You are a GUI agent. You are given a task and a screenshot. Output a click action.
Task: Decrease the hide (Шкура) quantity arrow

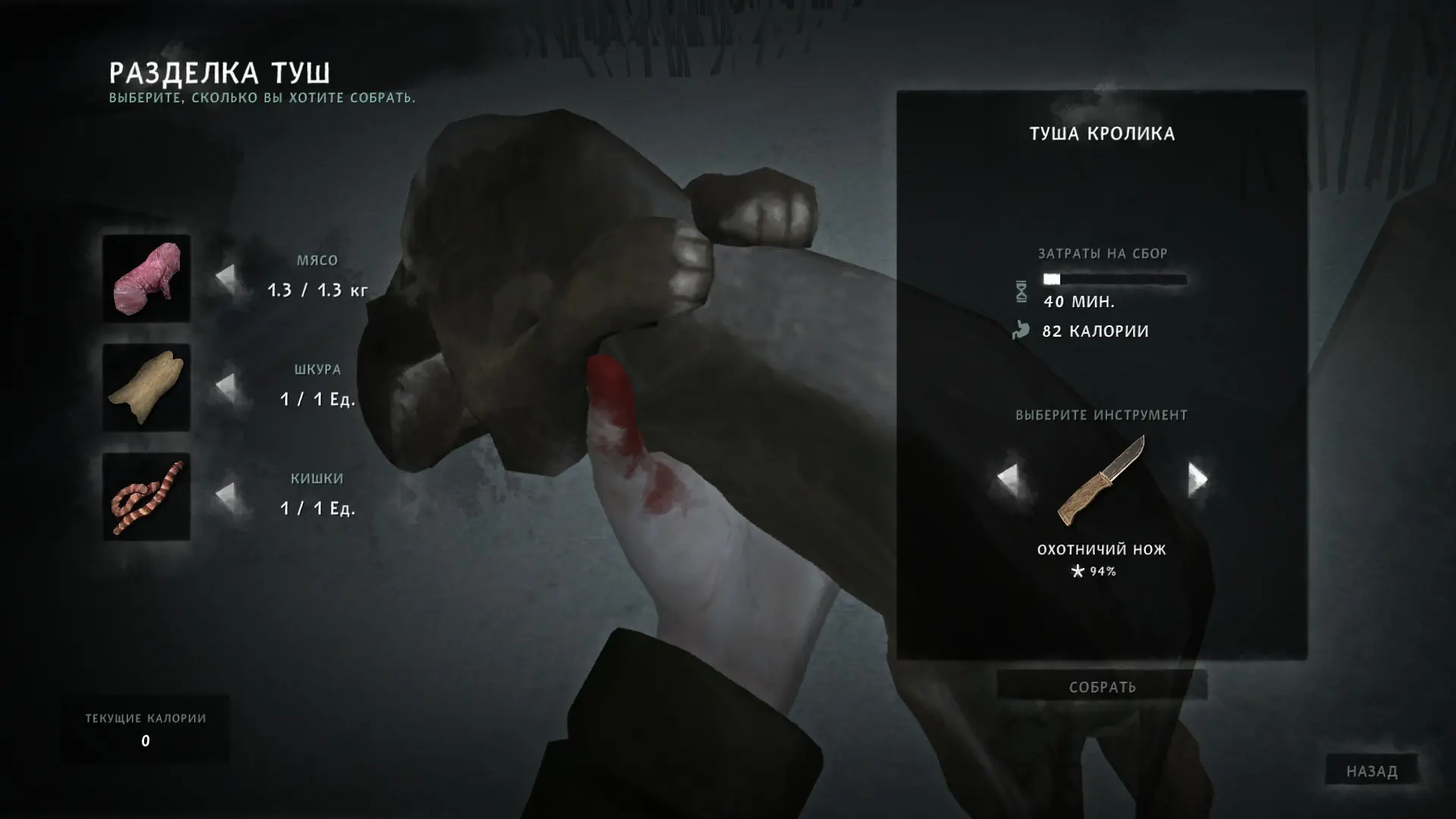click(225, 385)
